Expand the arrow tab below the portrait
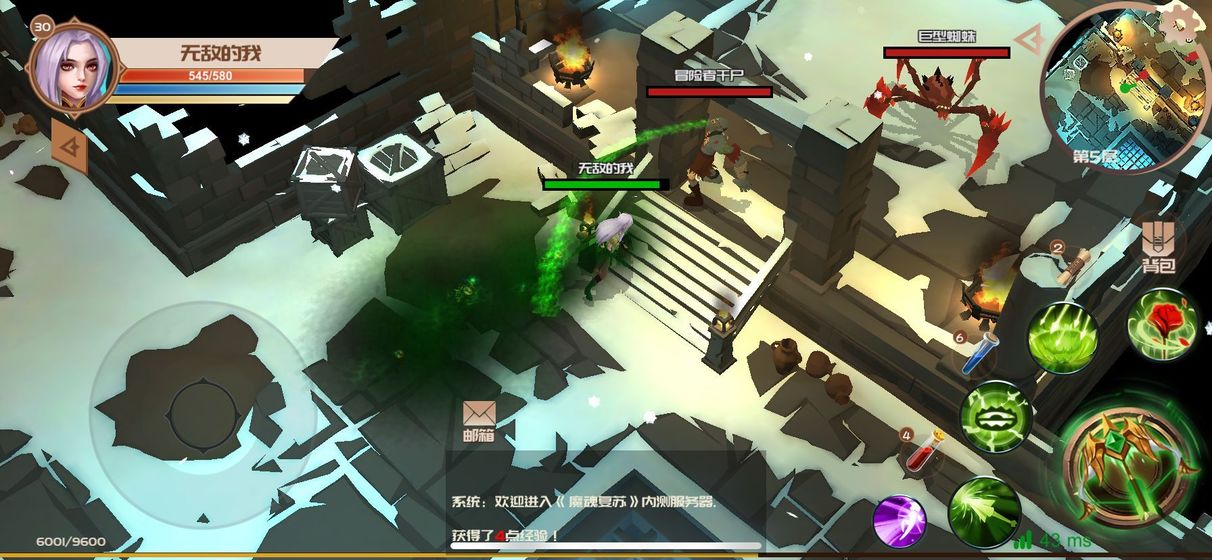 (68, 148)
